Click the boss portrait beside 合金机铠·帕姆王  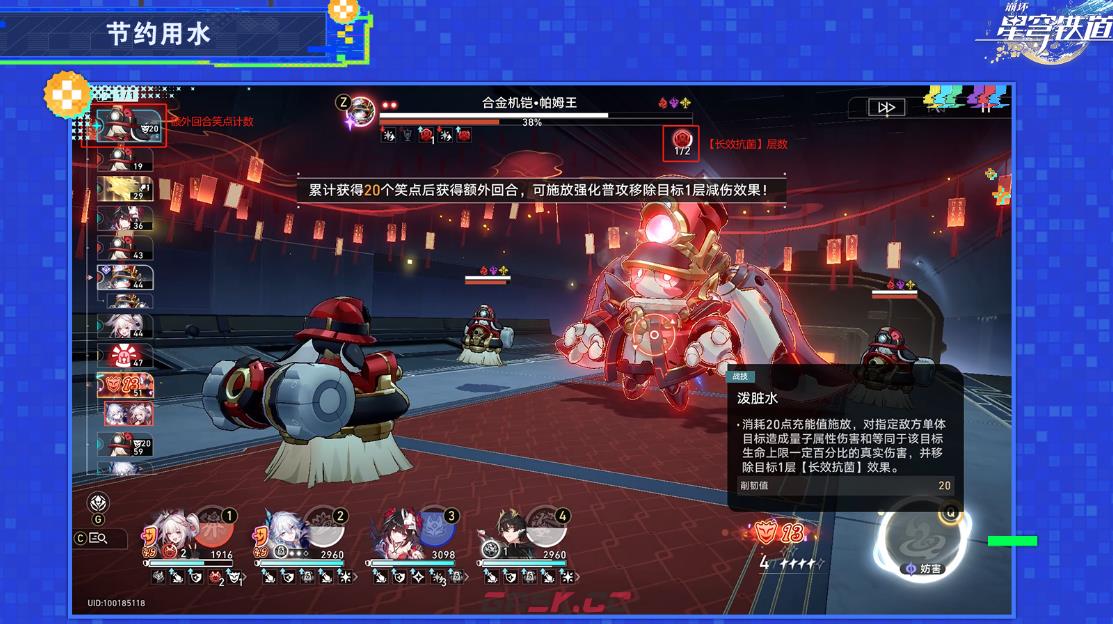click(361, 108)
